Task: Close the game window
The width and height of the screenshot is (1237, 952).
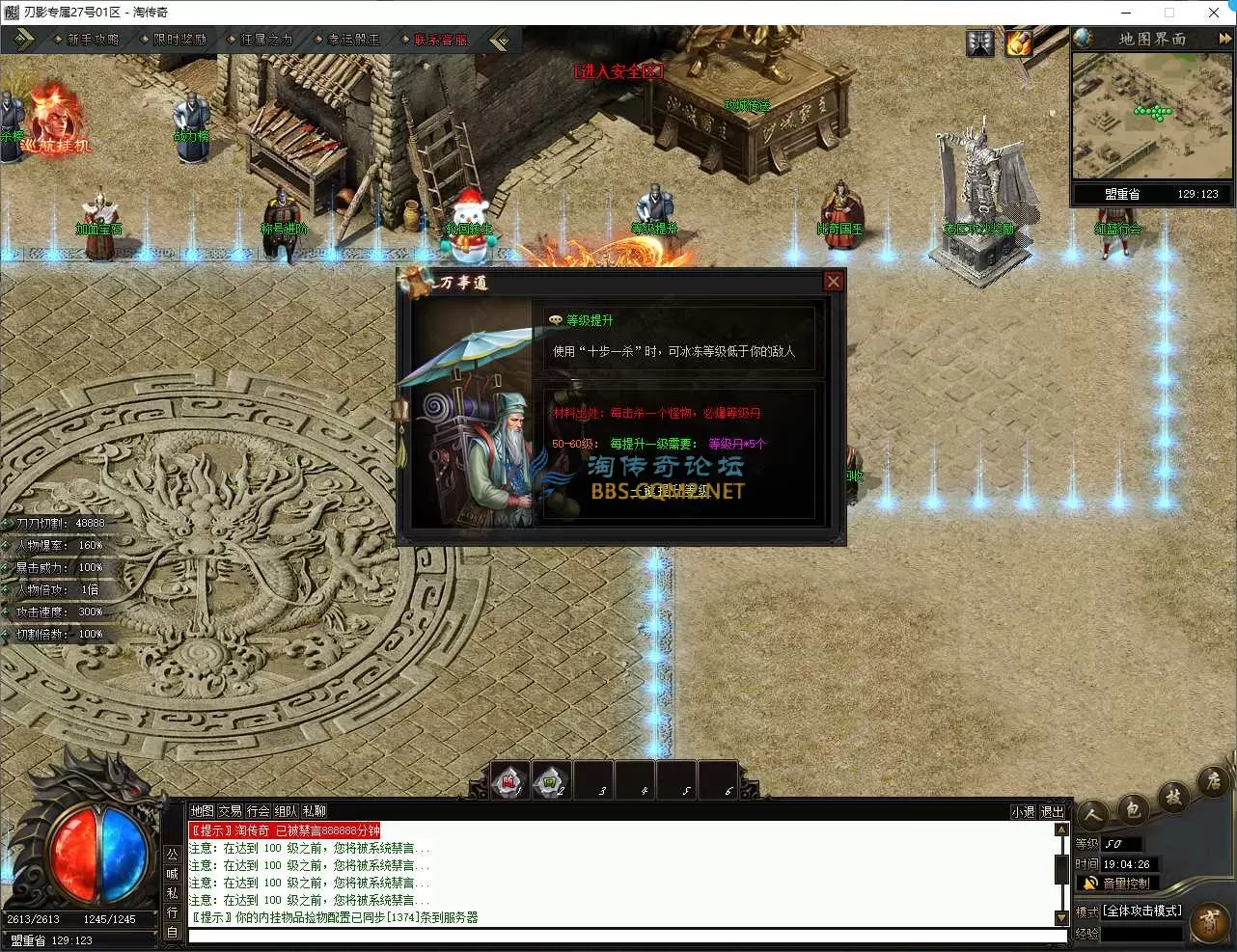Action: (1214, 13)
